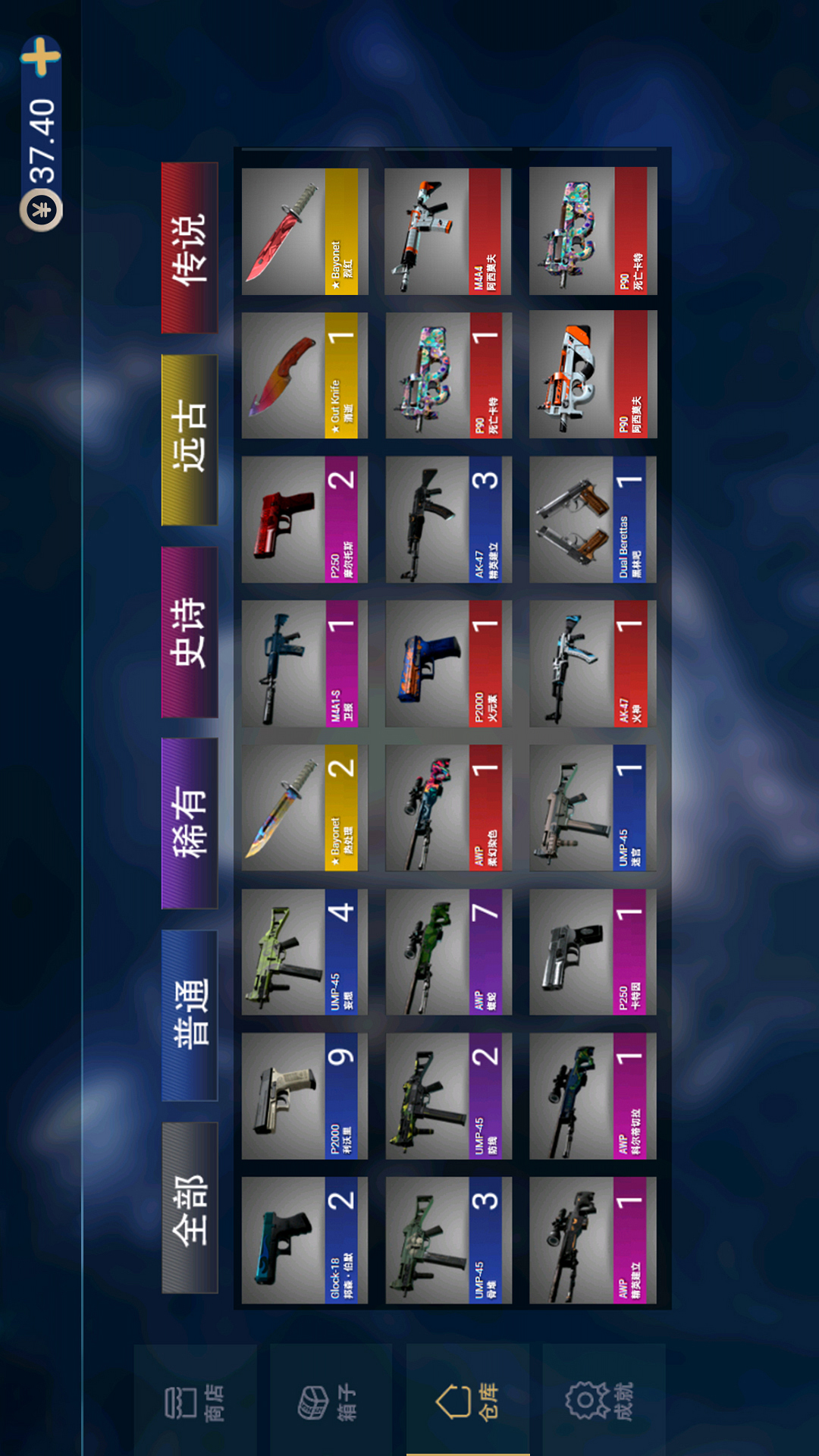Pick the green AWP with count 7

447,952
